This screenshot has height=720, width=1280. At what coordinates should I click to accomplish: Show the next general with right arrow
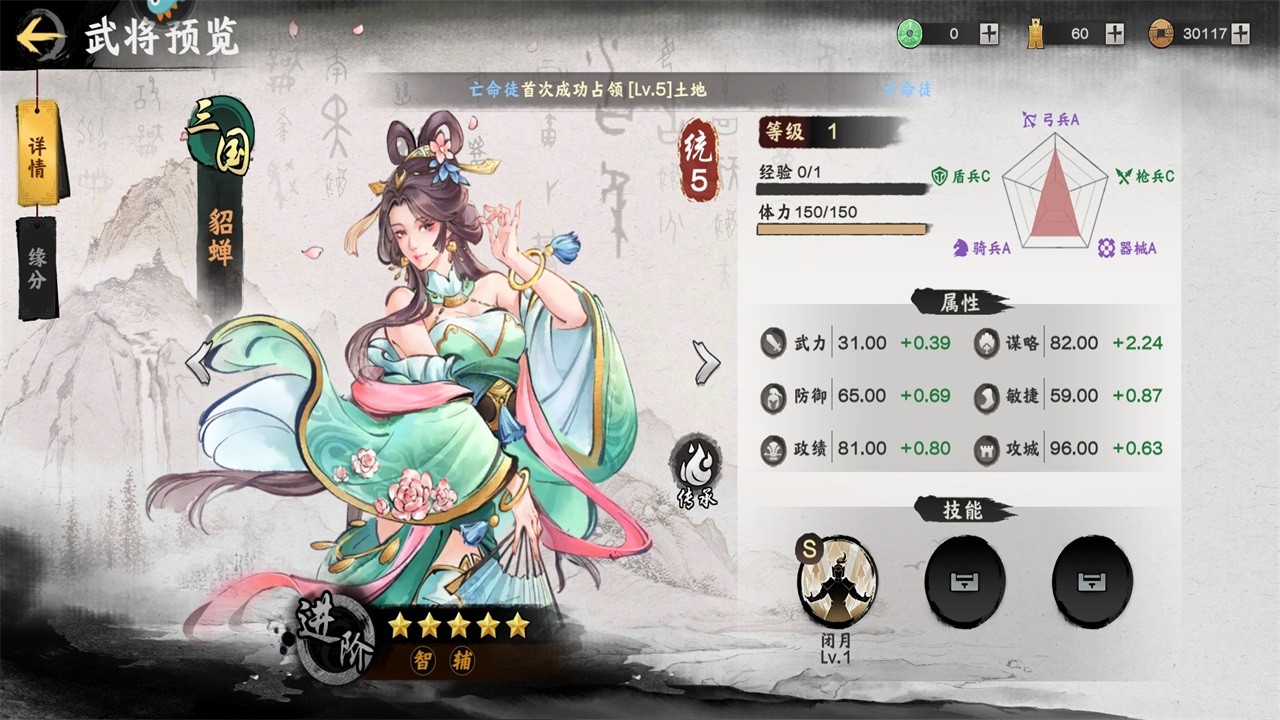(x=706, y=362)
